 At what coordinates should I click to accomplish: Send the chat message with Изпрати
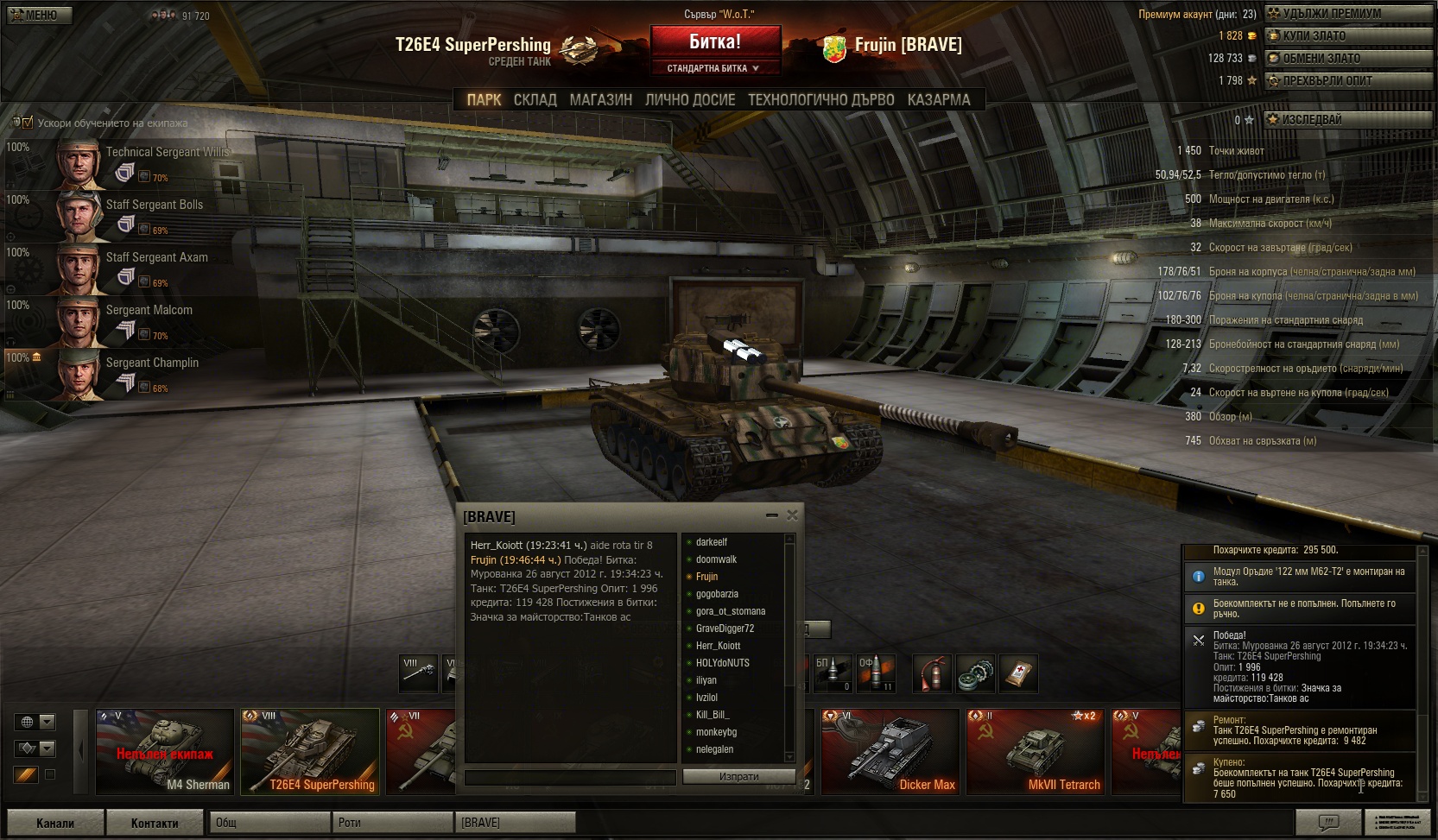pos(738,777)
